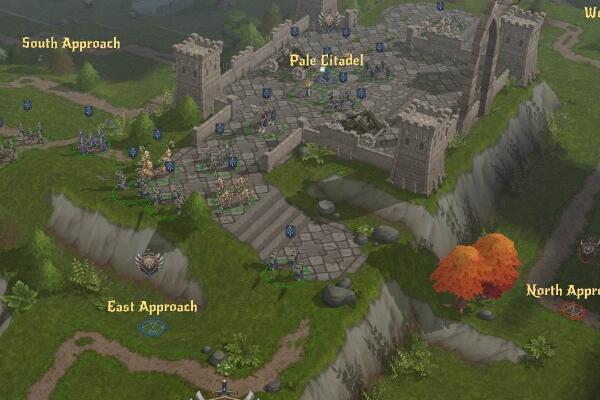Click the red pentagram marker under North Approach
The image size is (600, 400).
pos(573,311)
